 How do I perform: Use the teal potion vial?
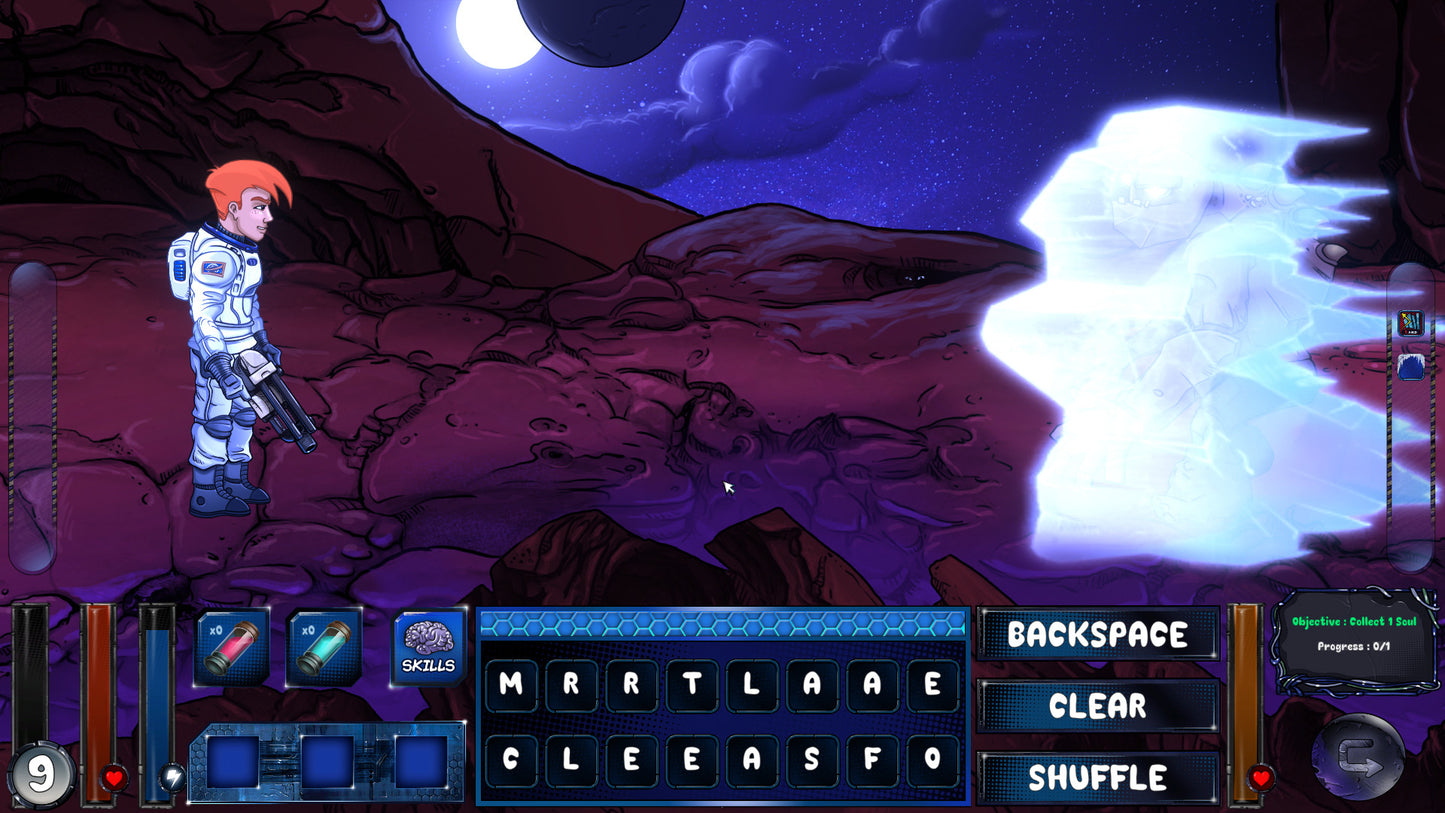click(324, 647)
